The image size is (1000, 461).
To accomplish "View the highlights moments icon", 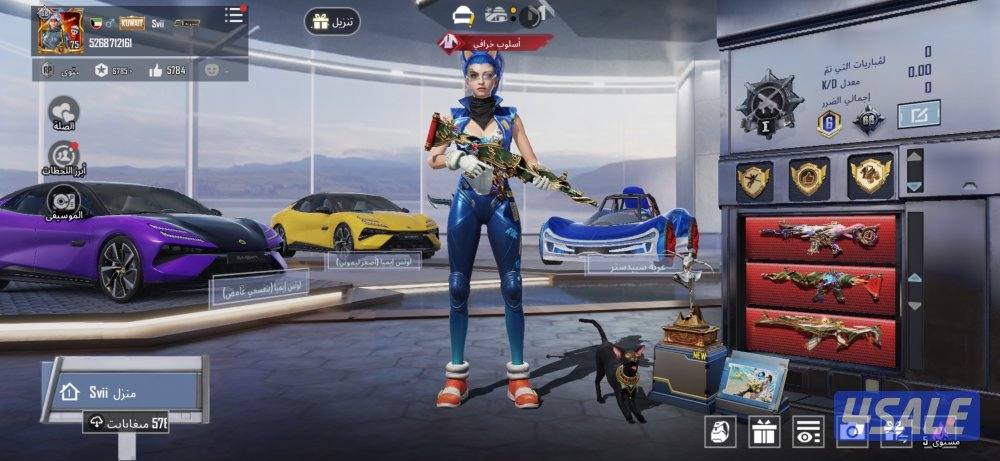I will (64, 156).
